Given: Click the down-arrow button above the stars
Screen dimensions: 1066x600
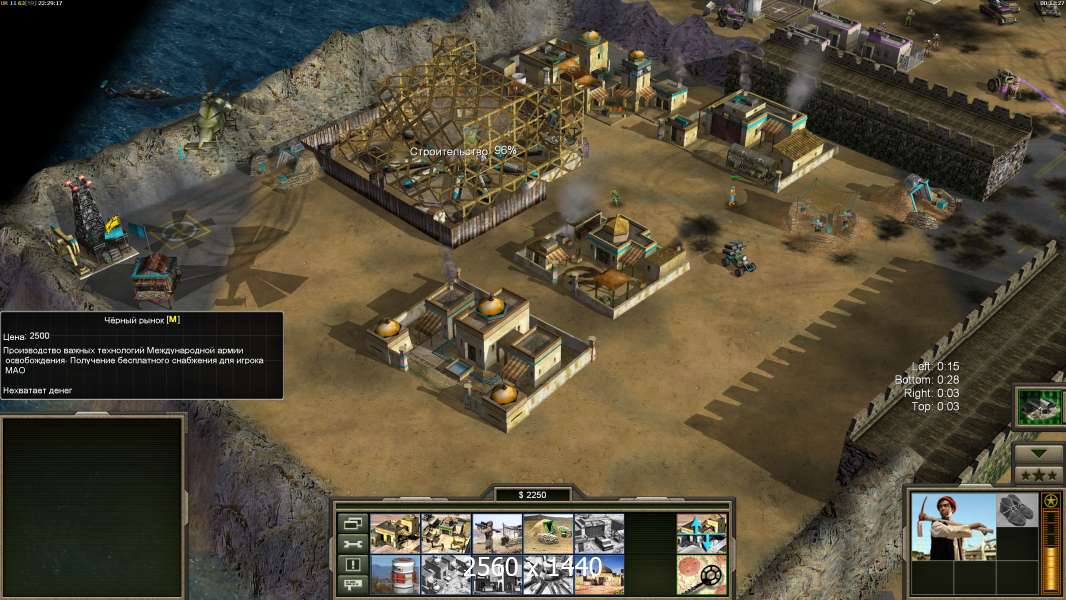Looking at the screenshot, I should (x=1038, y=452).
